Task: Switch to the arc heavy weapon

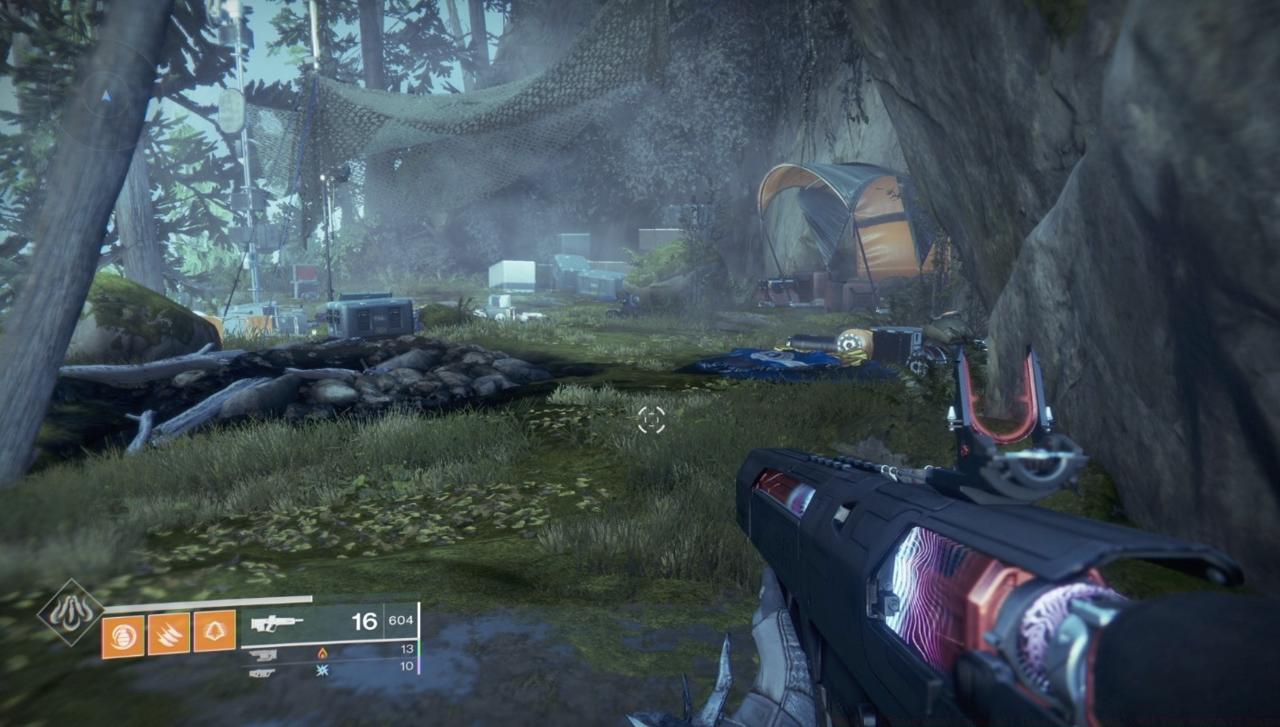Action: tap(262, 671)
